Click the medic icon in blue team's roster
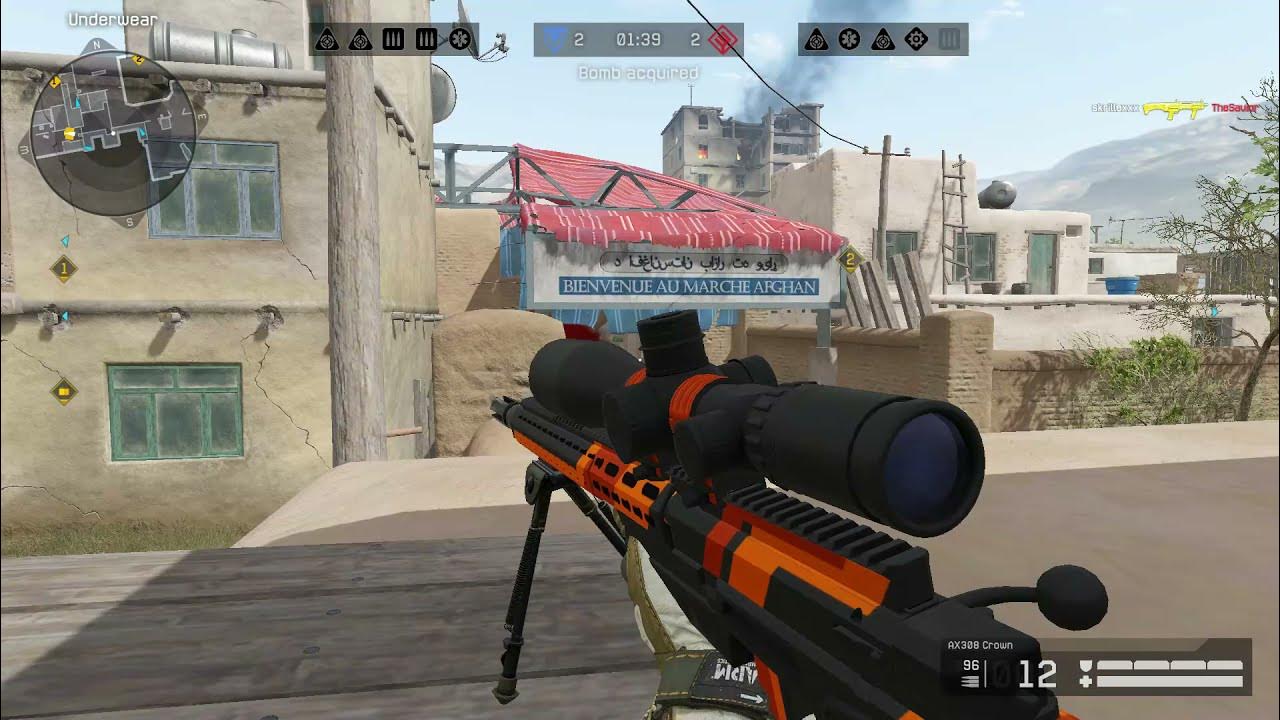1280x720 pixels. 459,40
